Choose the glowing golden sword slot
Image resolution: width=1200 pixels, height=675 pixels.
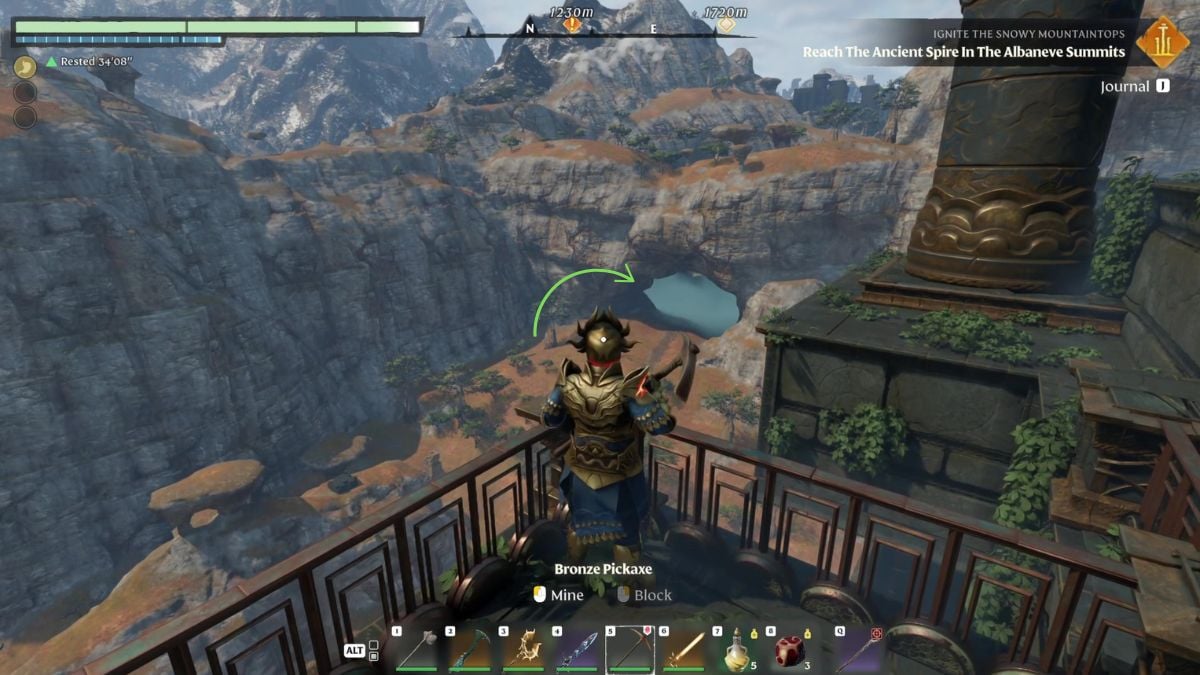(685, 651)
